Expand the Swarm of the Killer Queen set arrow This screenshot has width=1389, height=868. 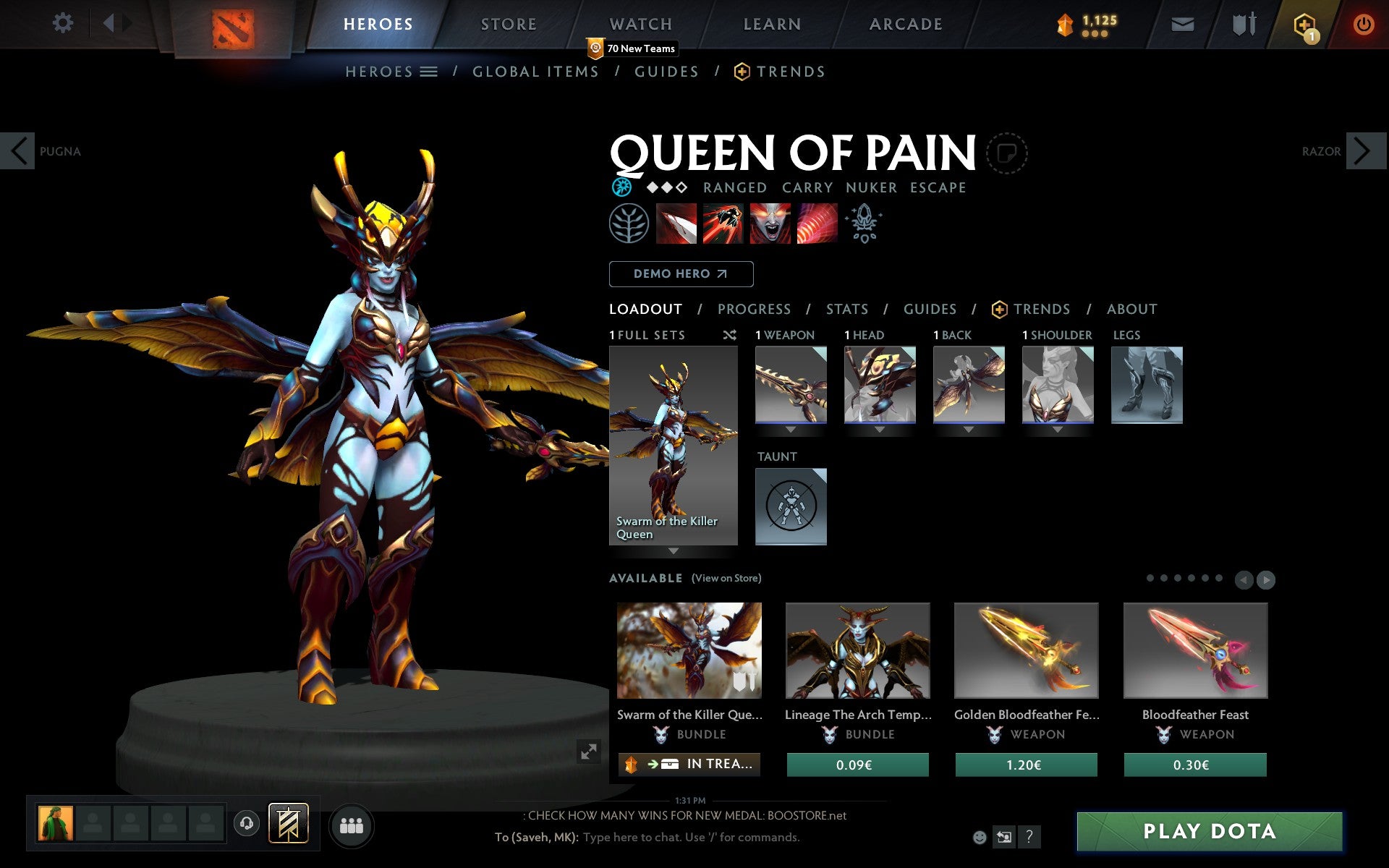point(673,552)
